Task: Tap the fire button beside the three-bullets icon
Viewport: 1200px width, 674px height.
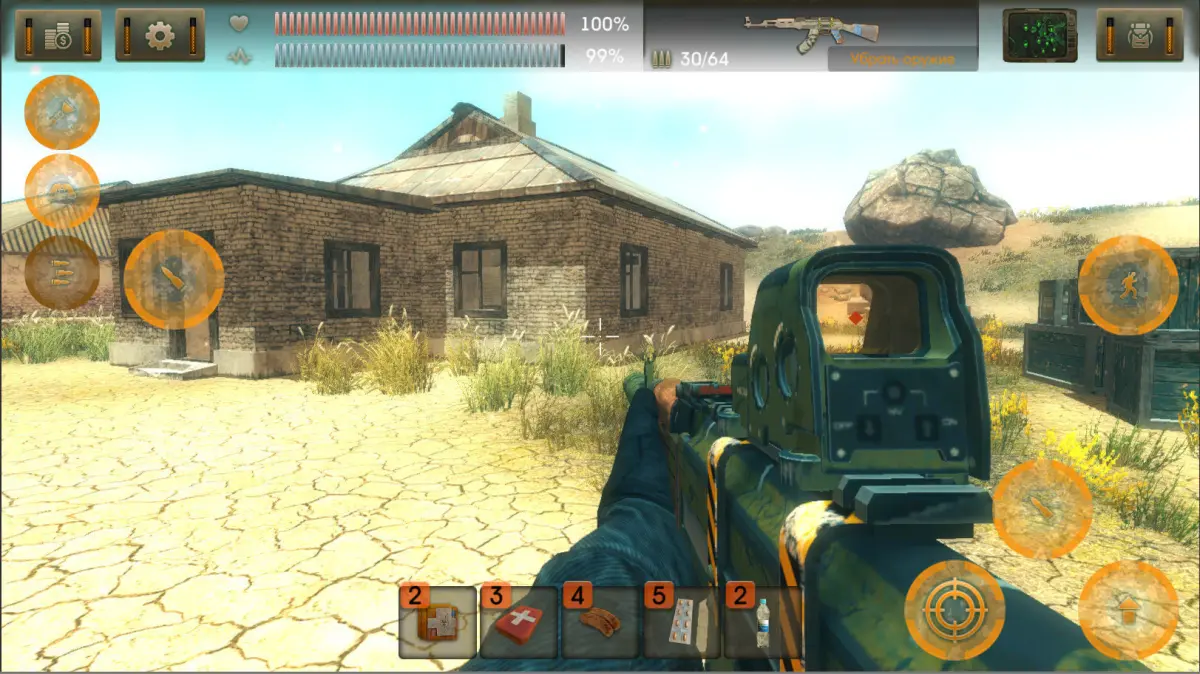Action: (x=174, y=279)
